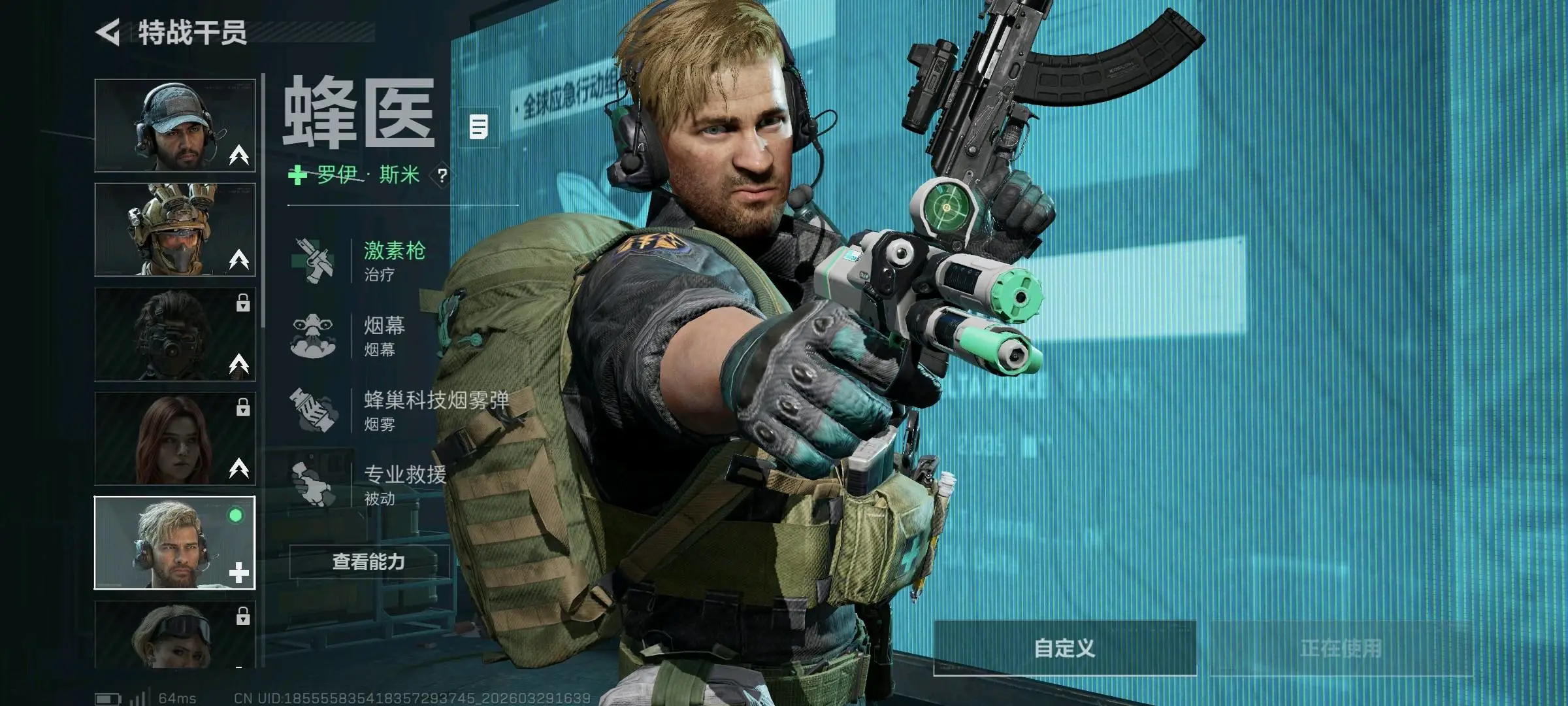This screenshot has width=1568, height=706.
Task: Select the blond medic operator portrait
Action: pyautogui.click(x=174, y=543)
